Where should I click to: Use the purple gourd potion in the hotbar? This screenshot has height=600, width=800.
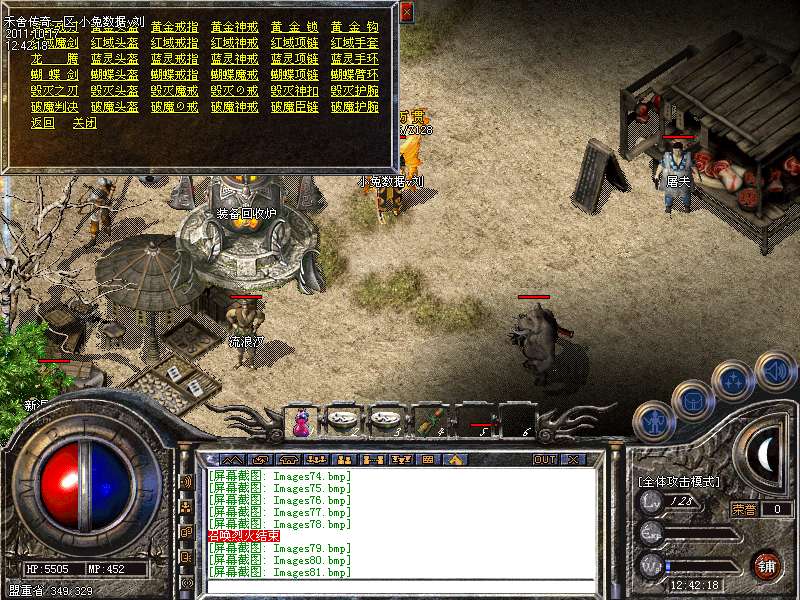pyautogui.click(x=300, y=423)
